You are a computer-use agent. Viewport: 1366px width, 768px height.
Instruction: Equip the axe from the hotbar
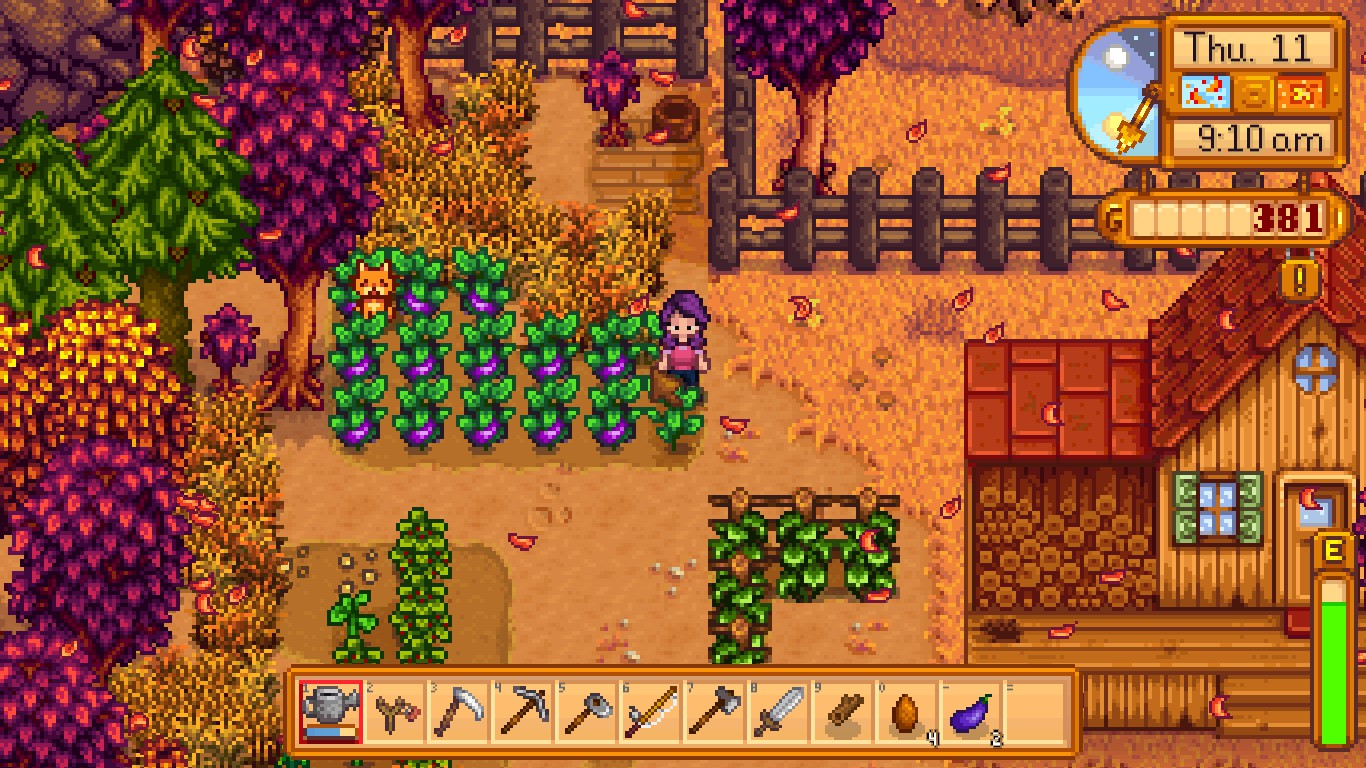(715, 711)
